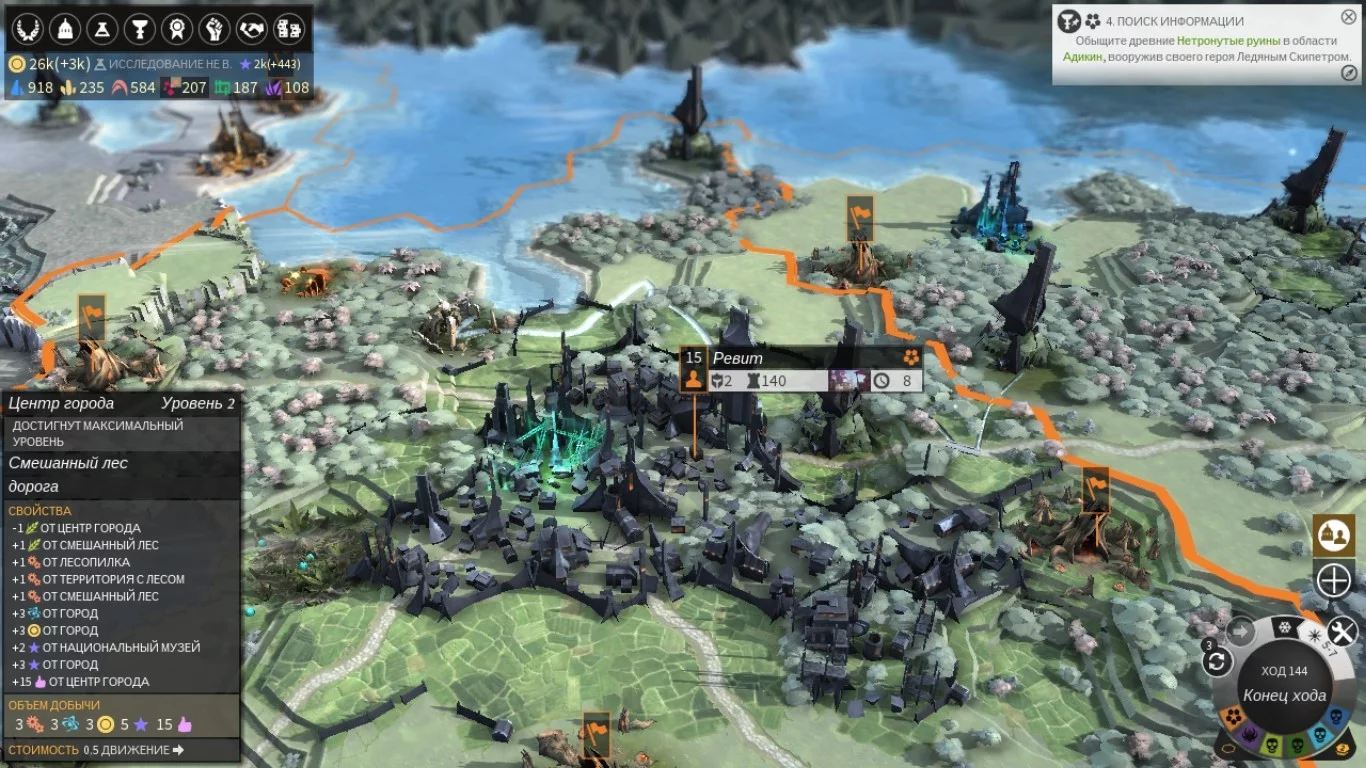The image size is (1366, 768).
Task: Select the orange faction emblem on dial
Action: click(x=1234, y=716)
